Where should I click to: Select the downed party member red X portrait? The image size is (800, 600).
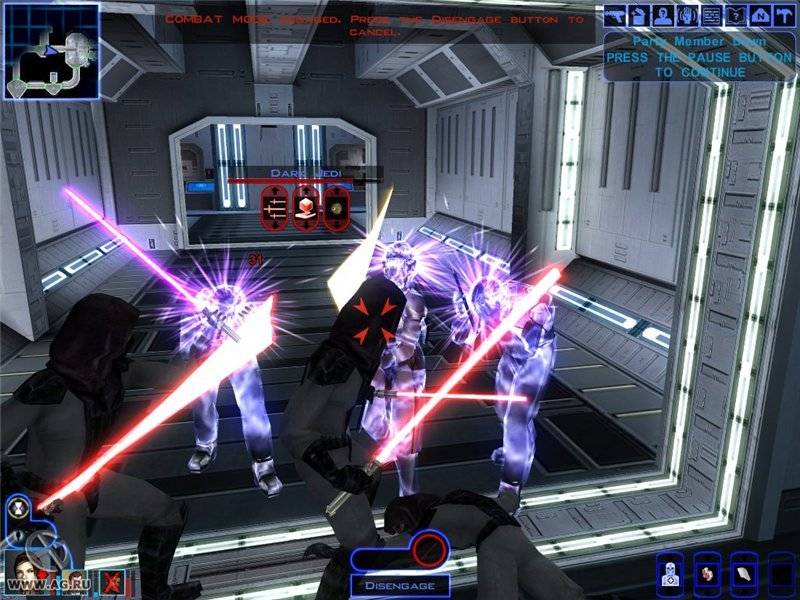point(112,577)
